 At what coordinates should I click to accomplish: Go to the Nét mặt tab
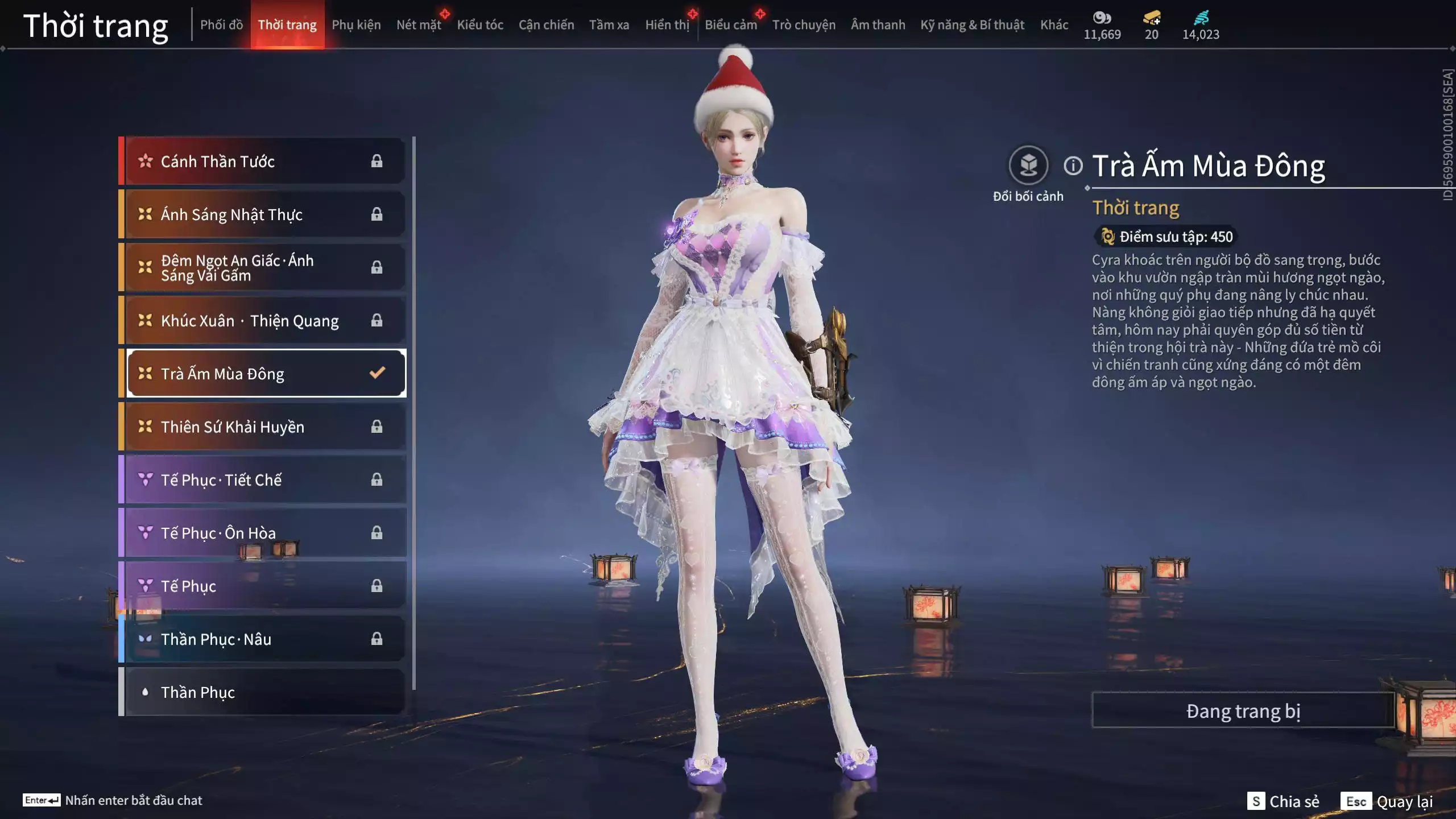[x=419, y=25]
